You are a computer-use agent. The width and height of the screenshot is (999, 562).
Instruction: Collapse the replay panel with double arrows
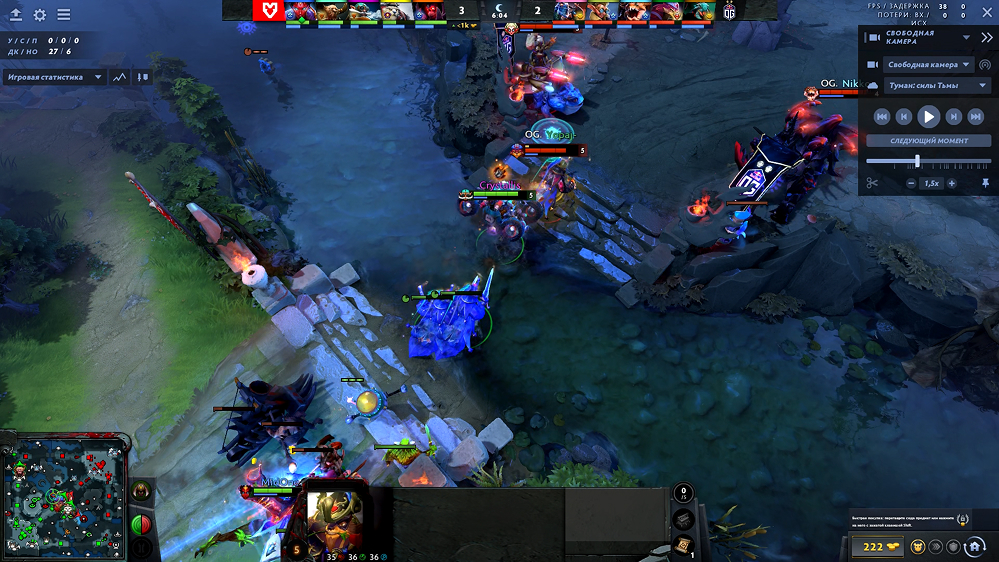[965, 38]
